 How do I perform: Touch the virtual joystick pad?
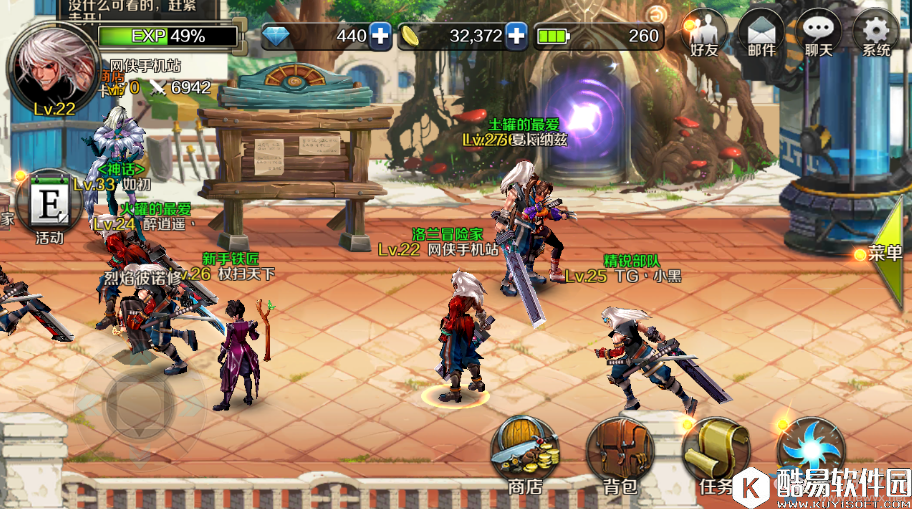[141, 404]
